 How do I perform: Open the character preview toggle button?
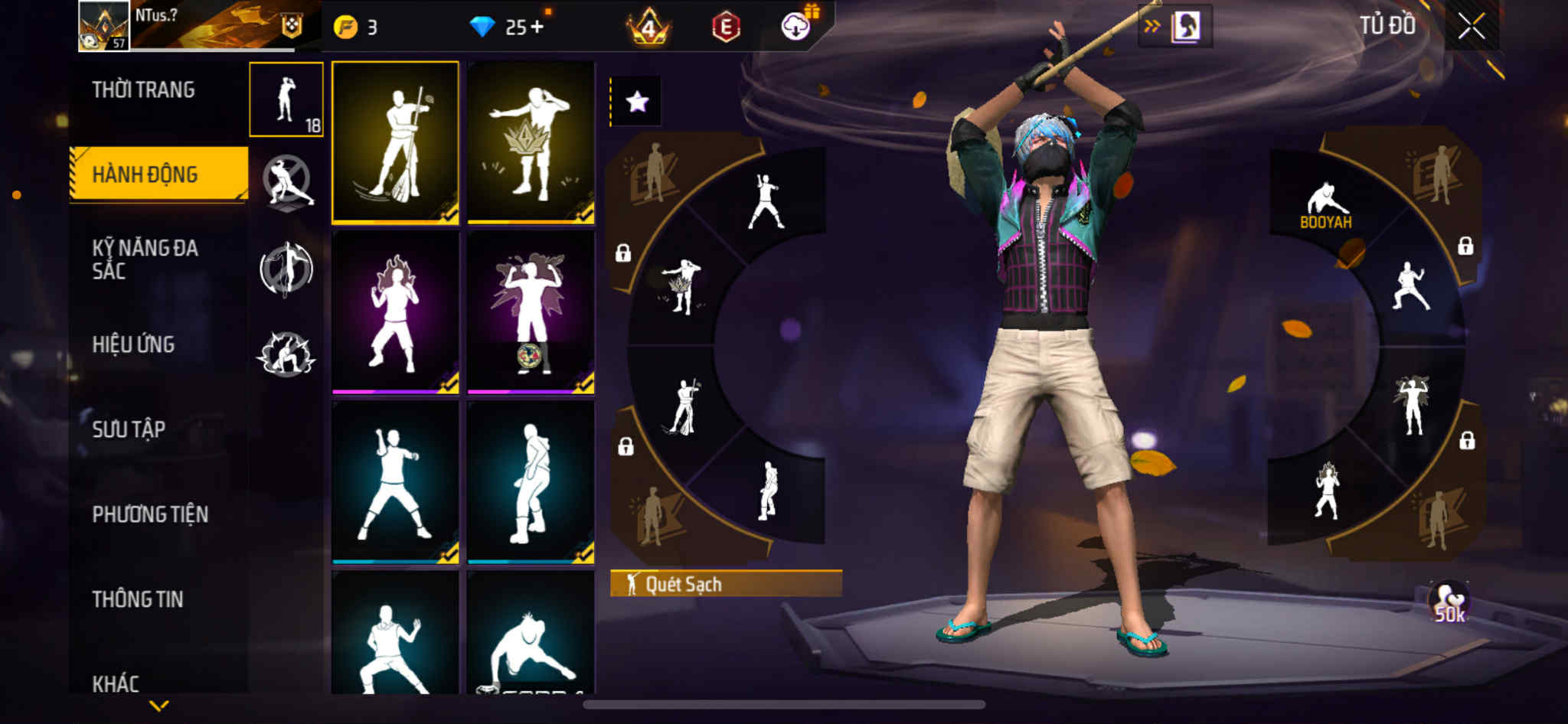click(x=1175, y=27)
